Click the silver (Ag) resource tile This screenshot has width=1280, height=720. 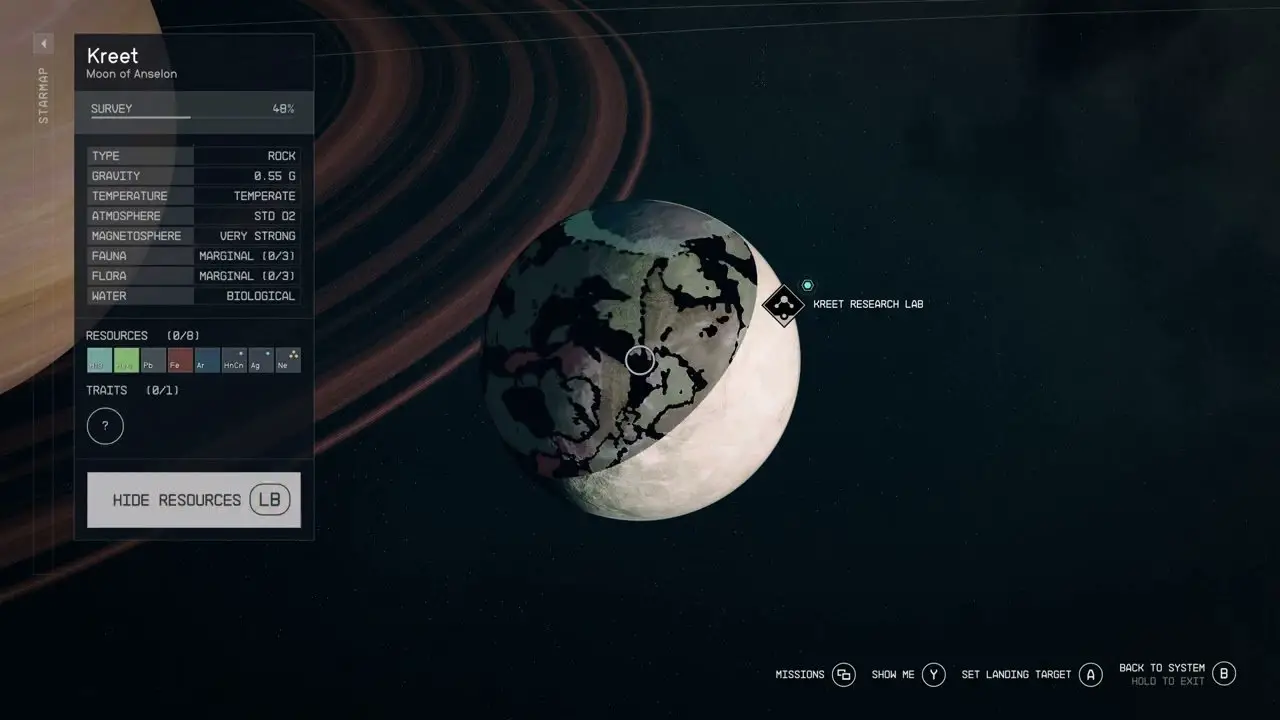(261, 360)
